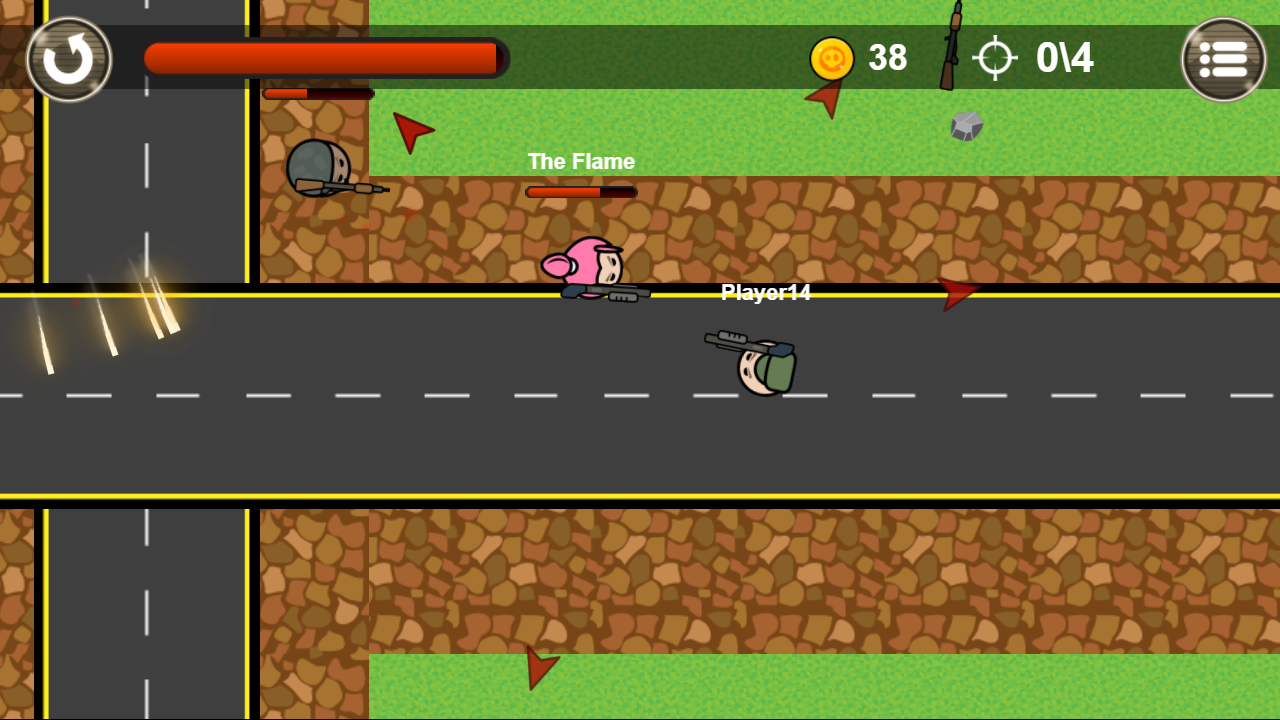
Task: Select the crosshair ammo icon
Action: coord(996,59)
